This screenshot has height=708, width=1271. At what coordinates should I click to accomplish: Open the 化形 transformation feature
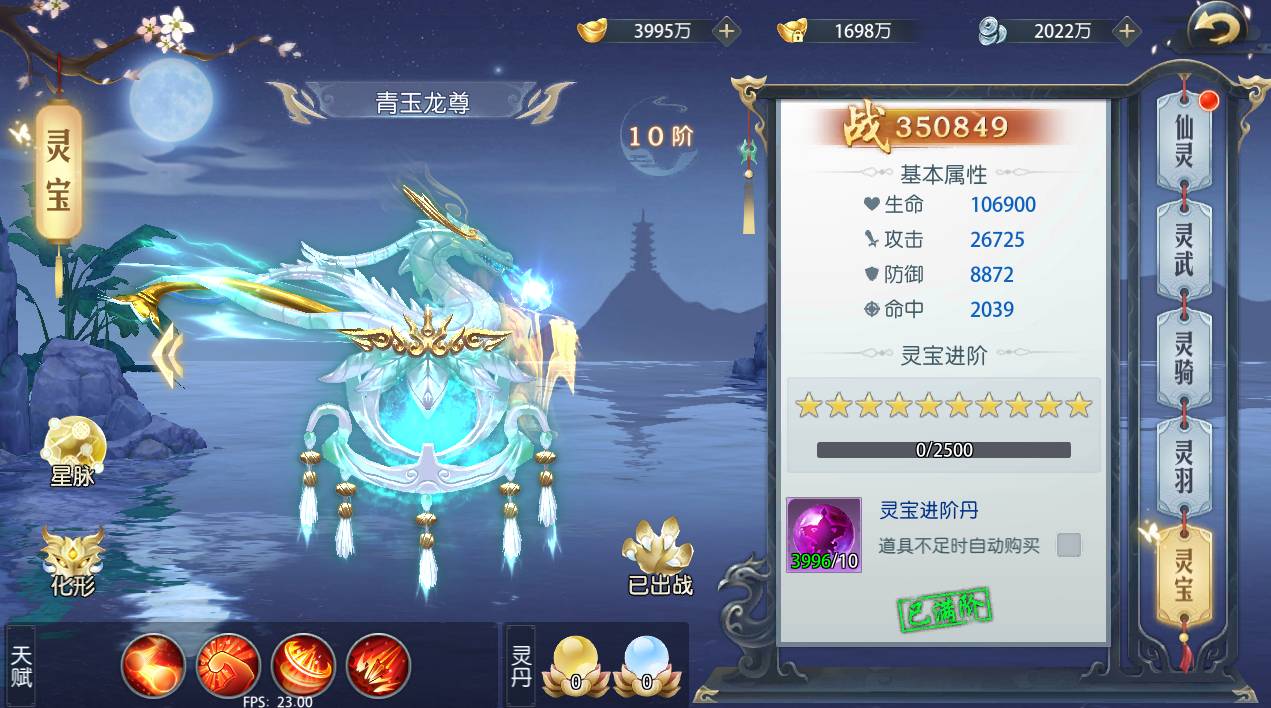click(73, 561)
